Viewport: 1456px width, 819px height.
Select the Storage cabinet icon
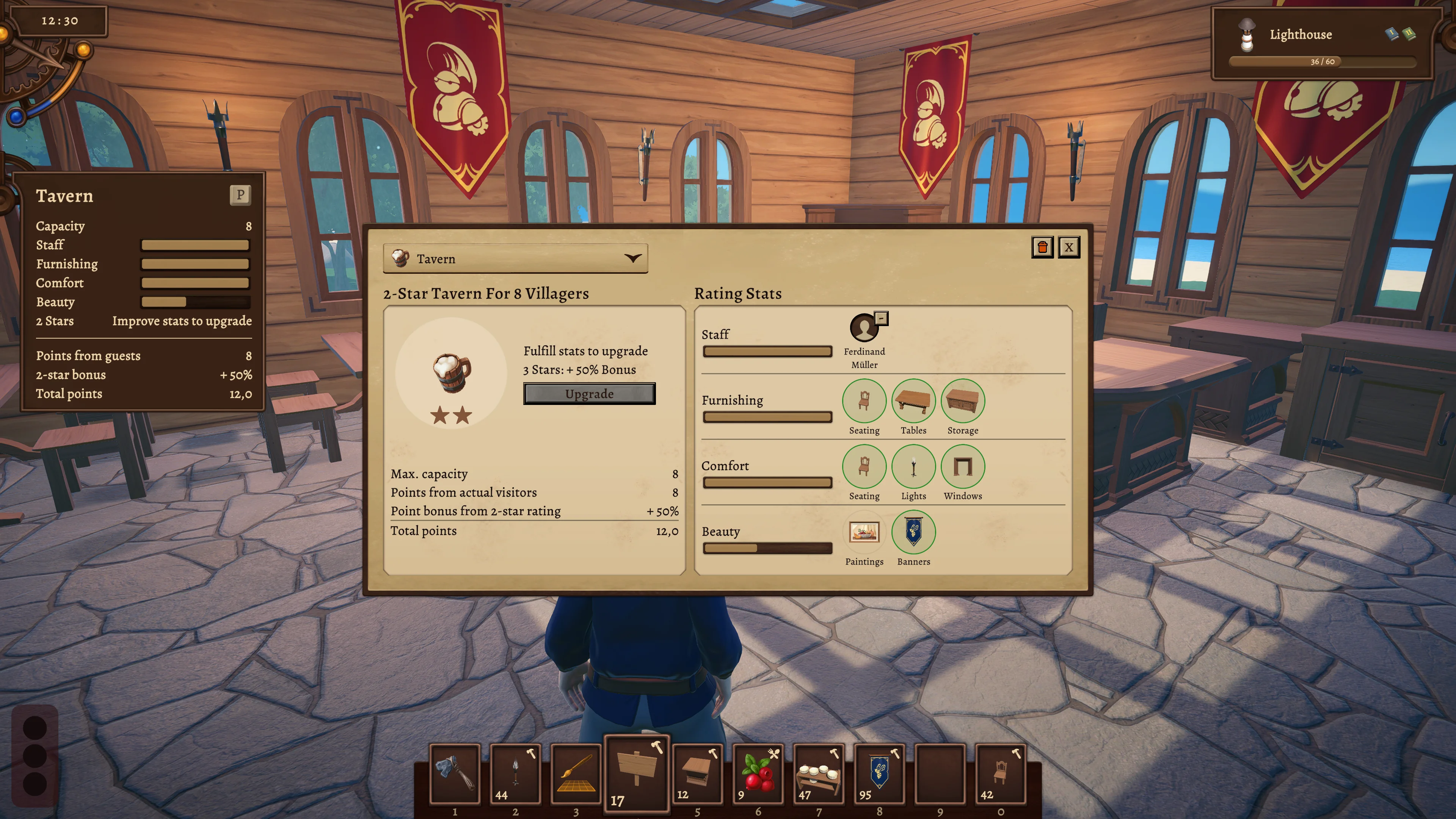[962, 401]
